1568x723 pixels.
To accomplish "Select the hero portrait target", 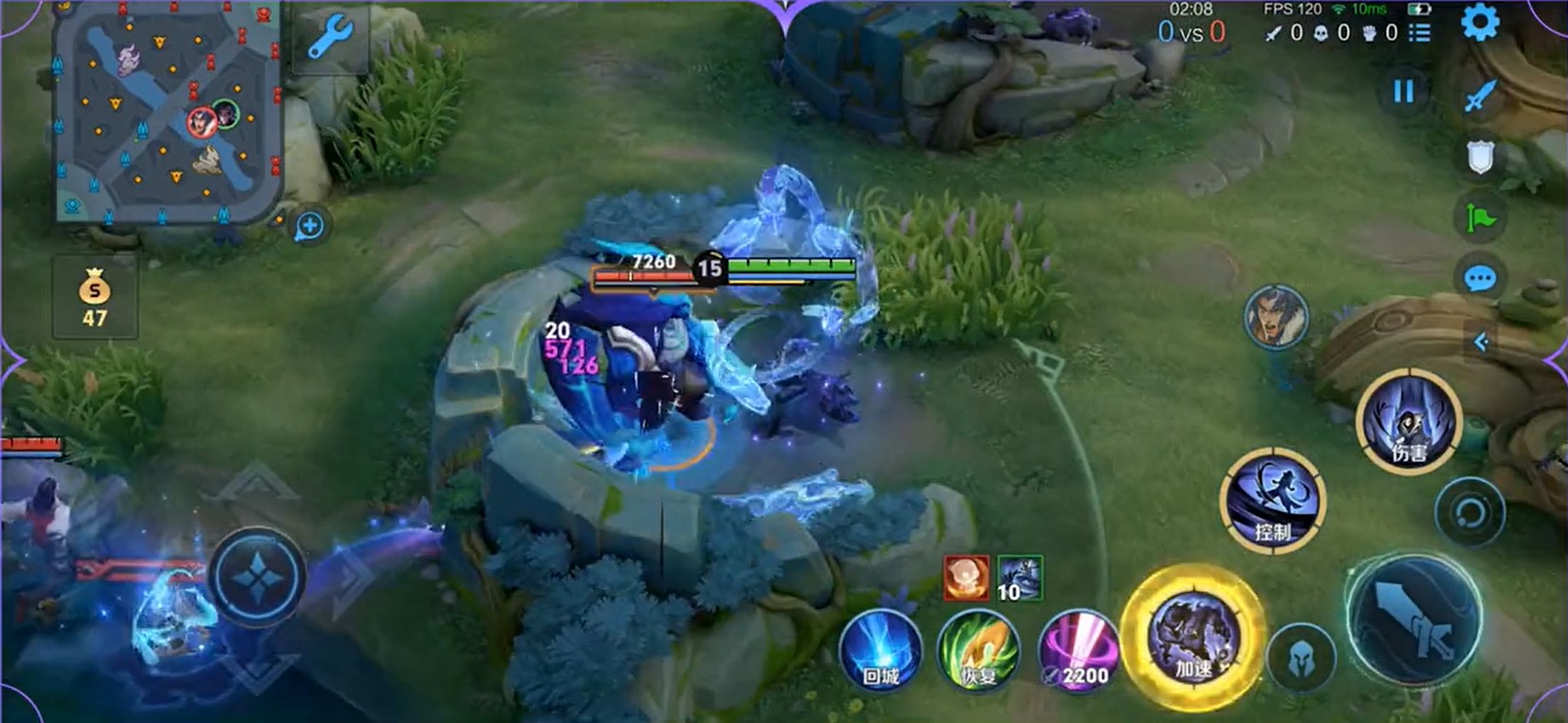I will 1276,317.
